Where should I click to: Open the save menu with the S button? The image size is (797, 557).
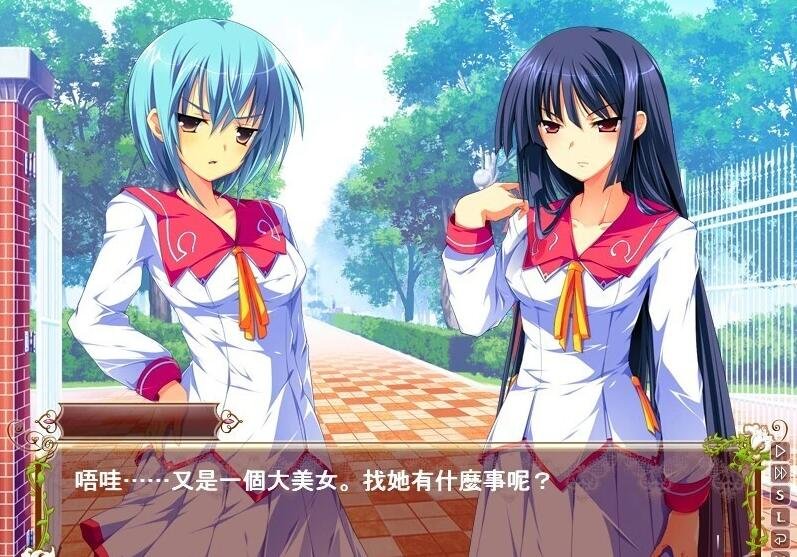[781, 494]
